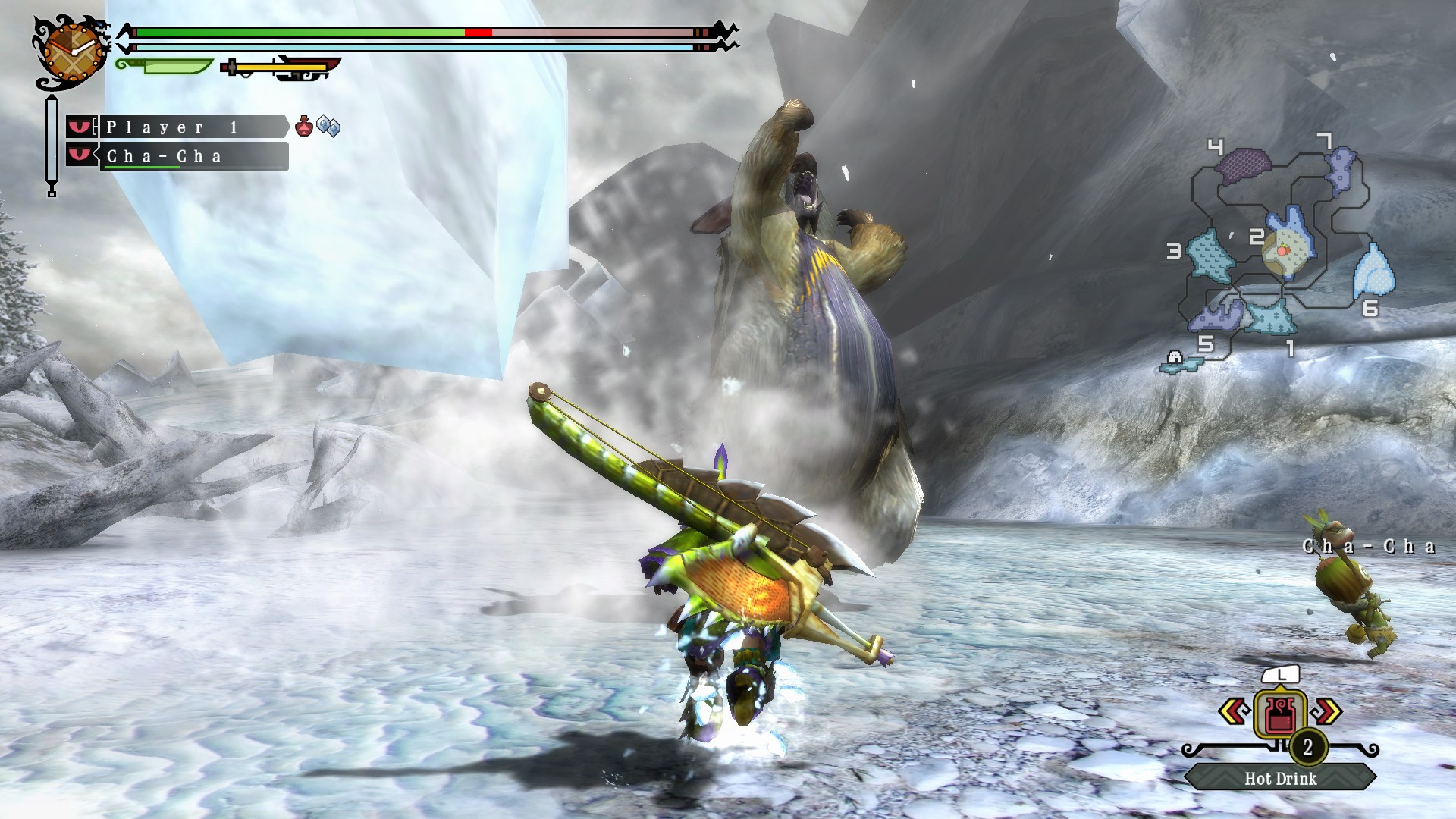This screenshot has height=819, width=1456.
Task: Click the twin crystal icons near Player 1 nameplate
Action: [x=328, y=127]
